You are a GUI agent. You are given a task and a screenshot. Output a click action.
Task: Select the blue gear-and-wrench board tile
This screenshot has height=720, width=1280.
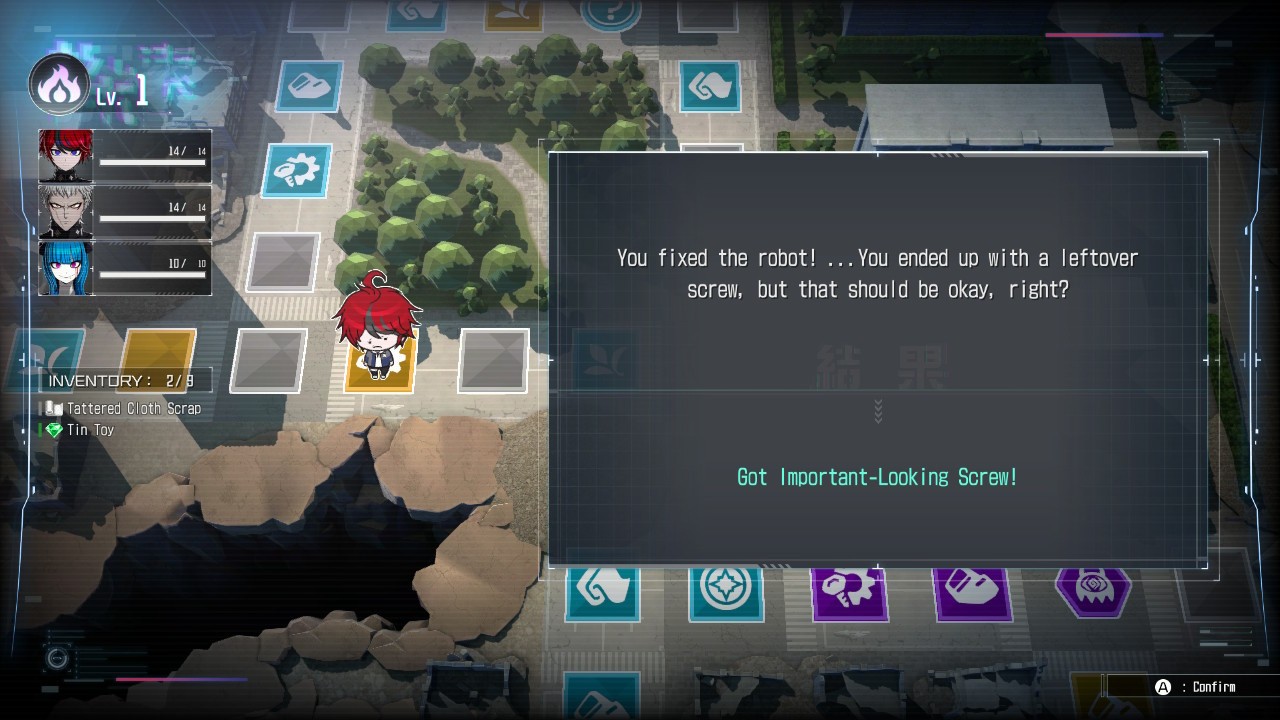coord(296,171)
